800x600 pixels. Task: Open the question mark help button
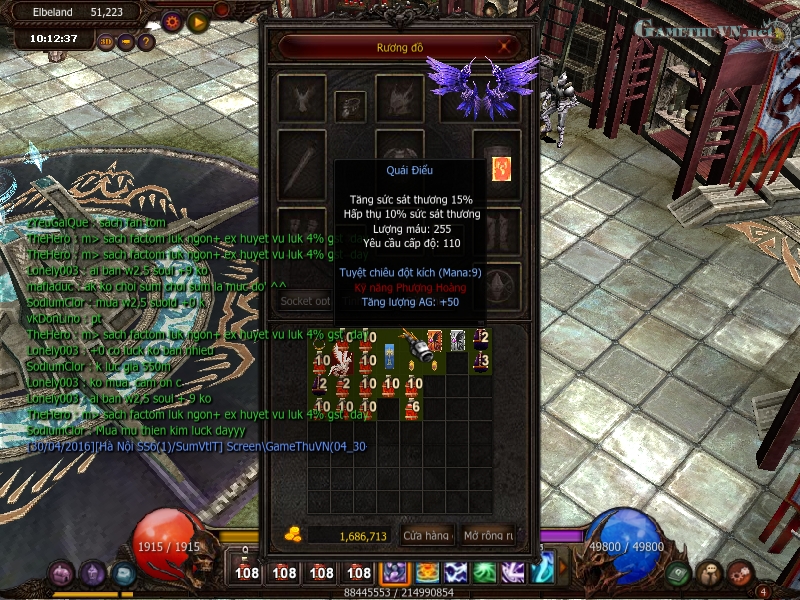pyautogui.click(x=146, y=42)
